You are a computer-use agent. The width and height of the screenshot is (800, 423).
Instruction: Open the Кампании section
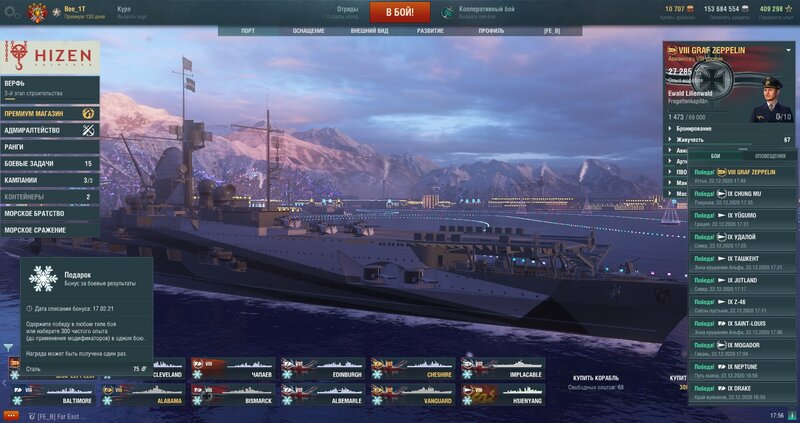point(48,180)
